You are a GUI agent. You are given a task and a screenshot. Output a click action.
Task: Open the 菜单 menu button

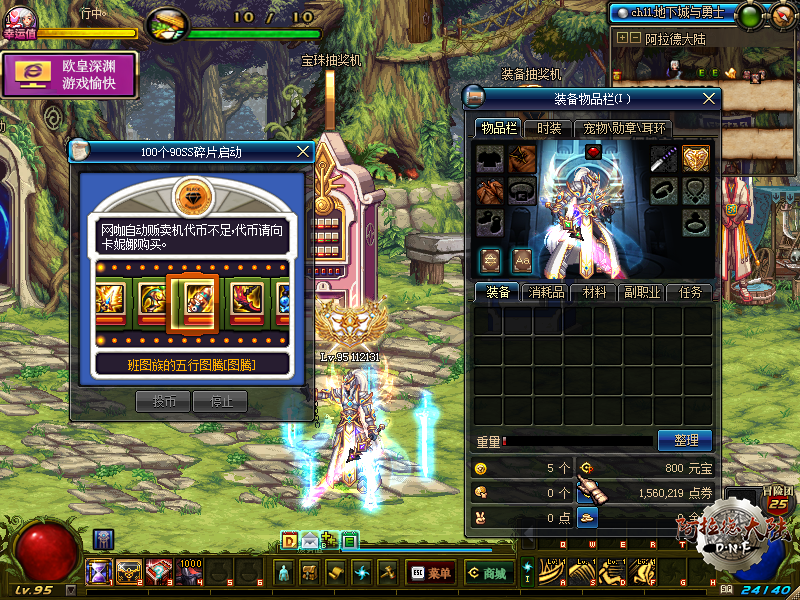(x=430, y=573)
